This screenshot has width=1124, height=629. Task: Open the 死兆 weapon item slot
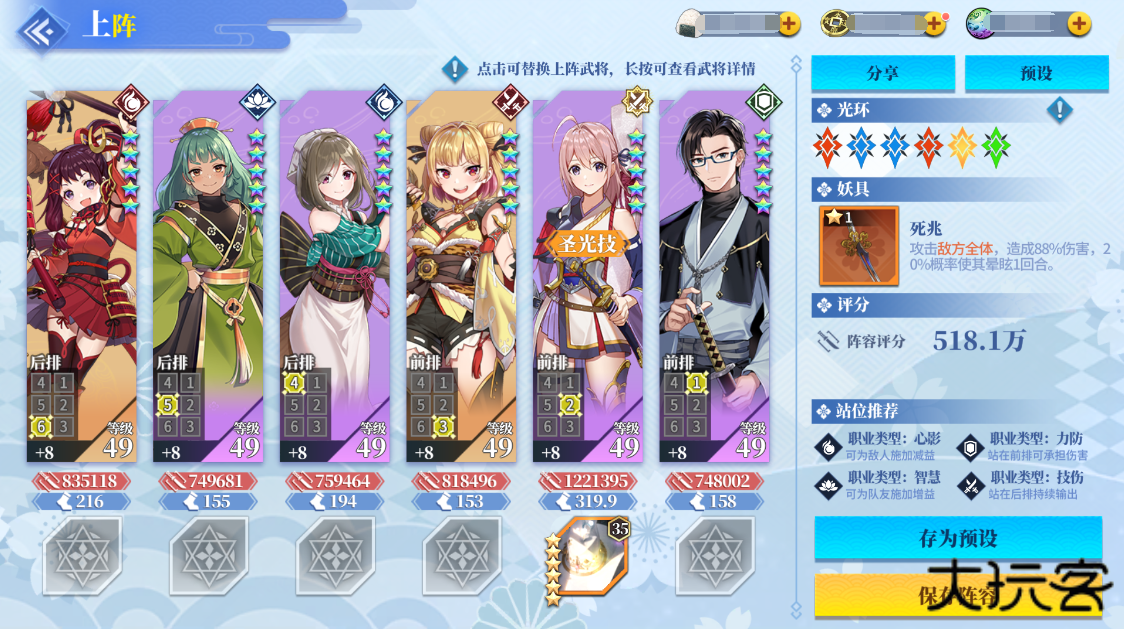click(x=858, y=246)
